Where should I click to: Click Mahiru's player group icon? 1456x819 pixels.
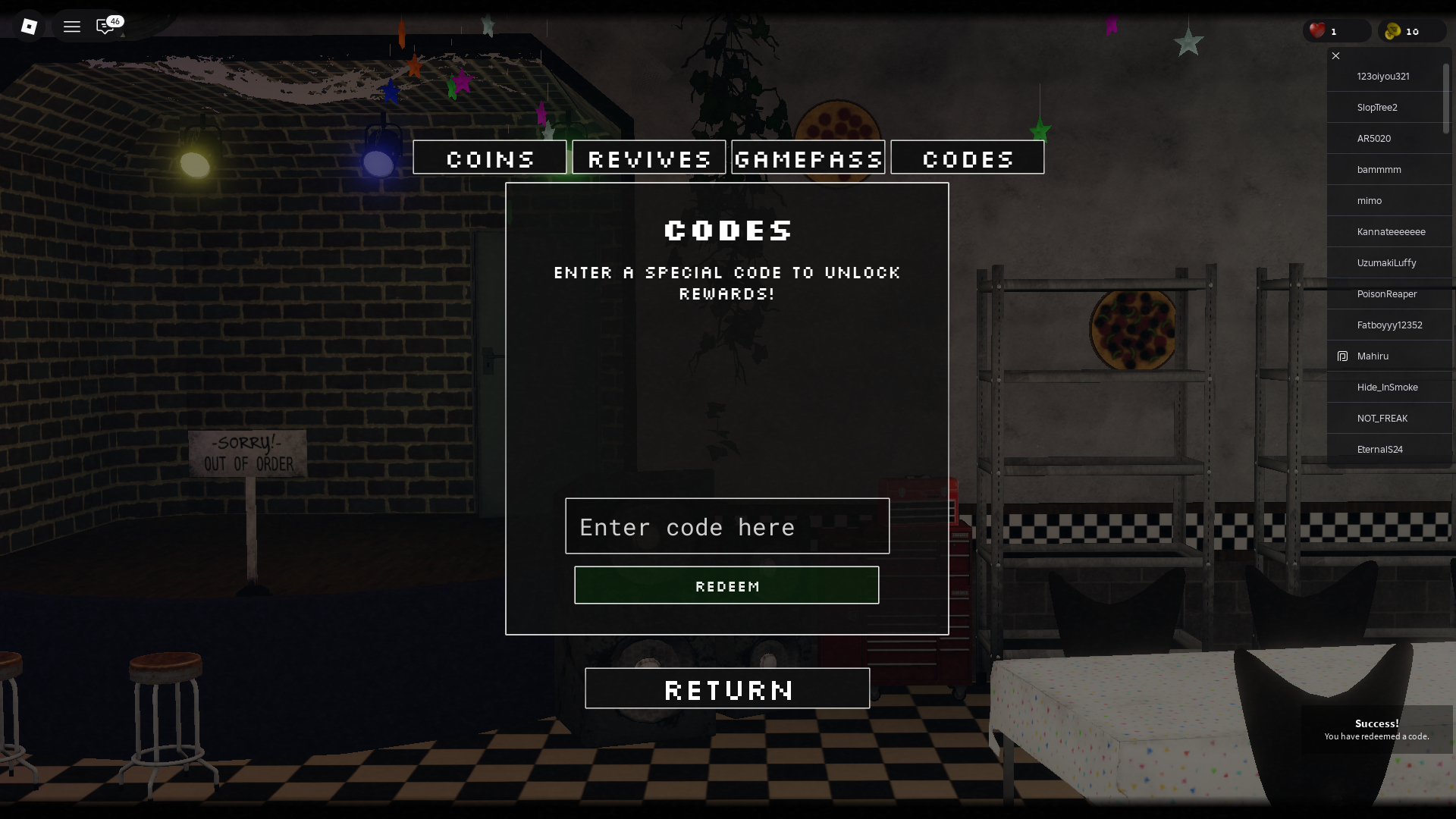(x=1342, y=356)
